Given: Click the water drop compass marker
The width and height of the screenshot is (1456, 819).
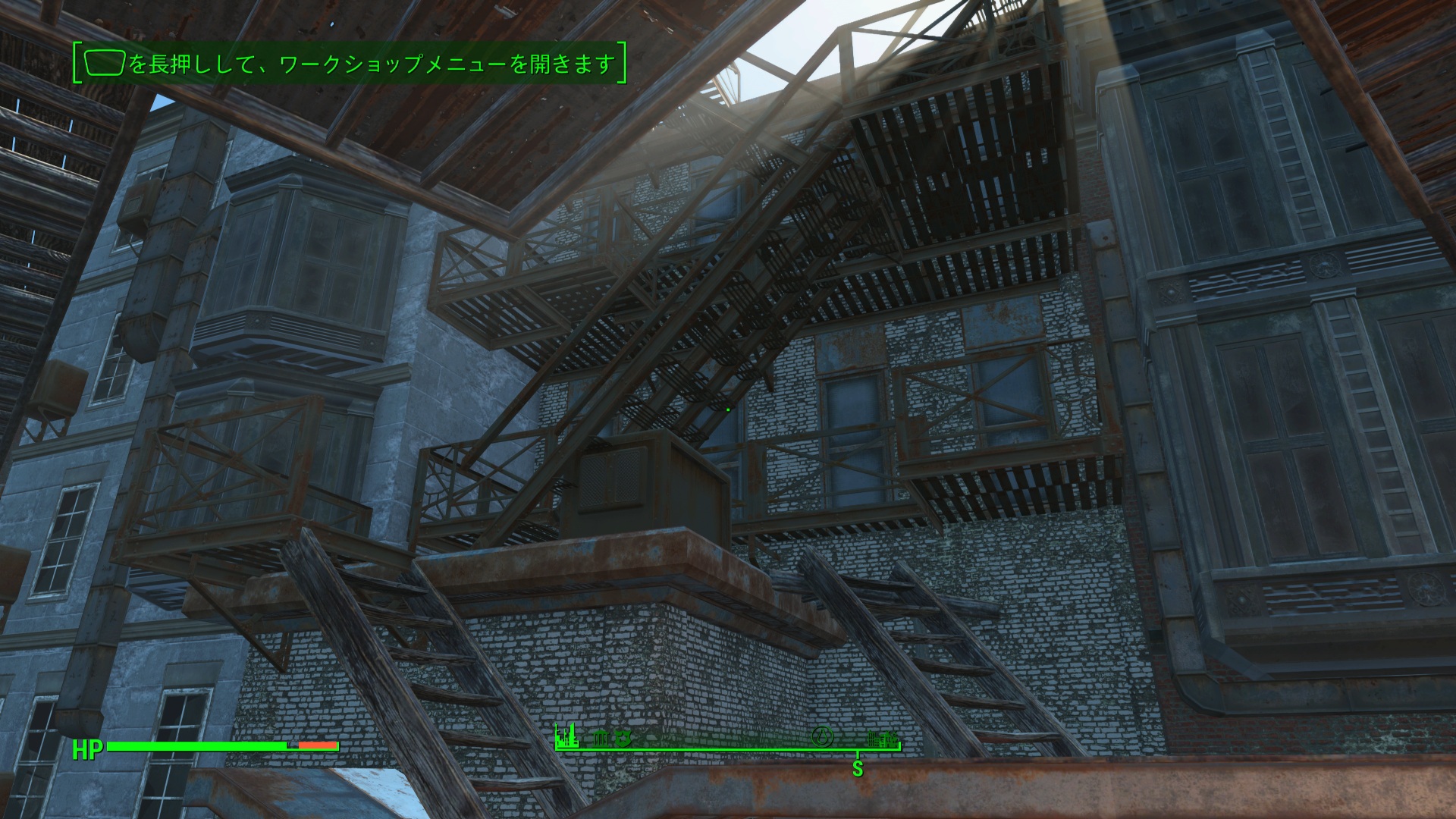Looking at the screenshot, I should [x=823, y=736].
